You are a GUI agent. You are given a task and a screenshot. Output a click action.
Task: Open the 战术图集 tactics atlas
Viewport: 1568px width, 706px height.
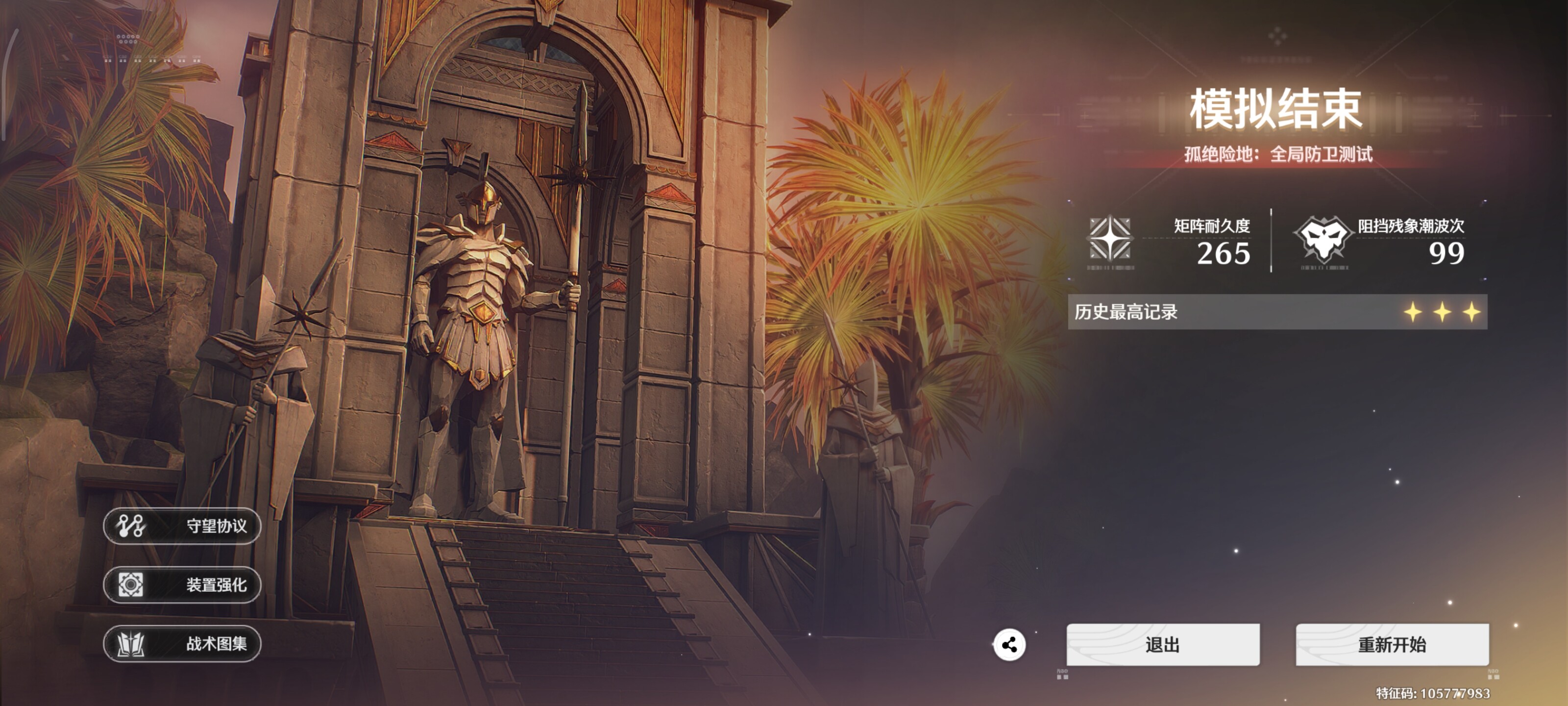click(182, 643)
